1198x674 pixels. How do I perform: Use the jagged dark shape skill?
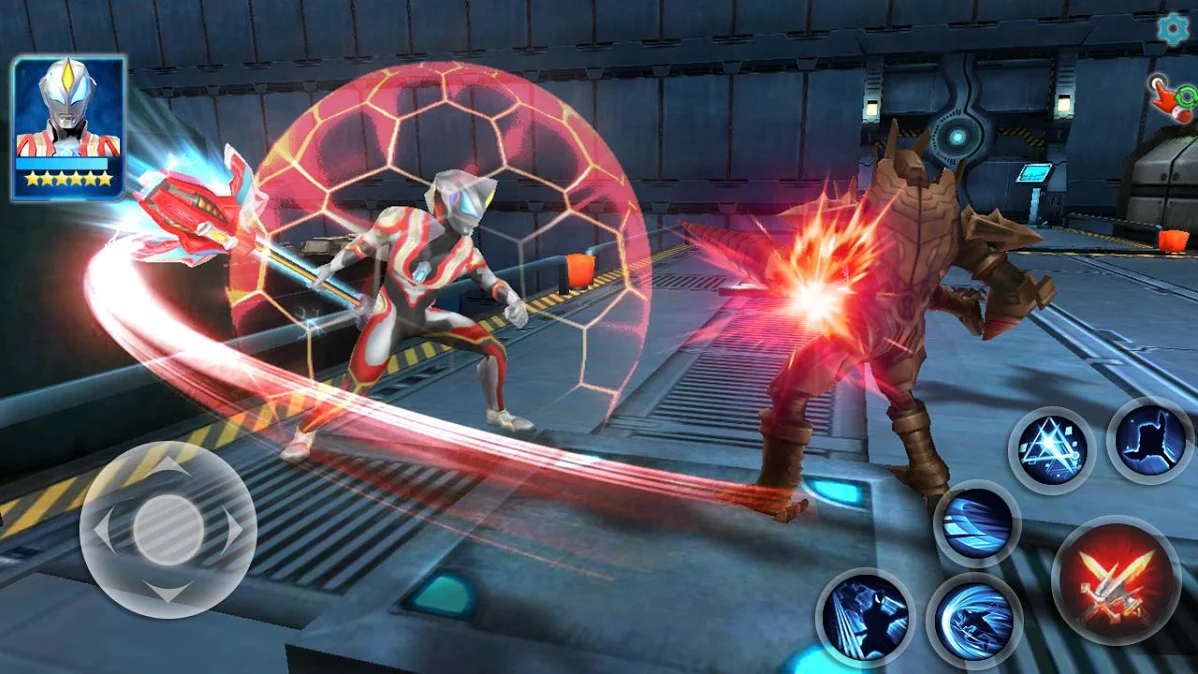(1149, 441)
